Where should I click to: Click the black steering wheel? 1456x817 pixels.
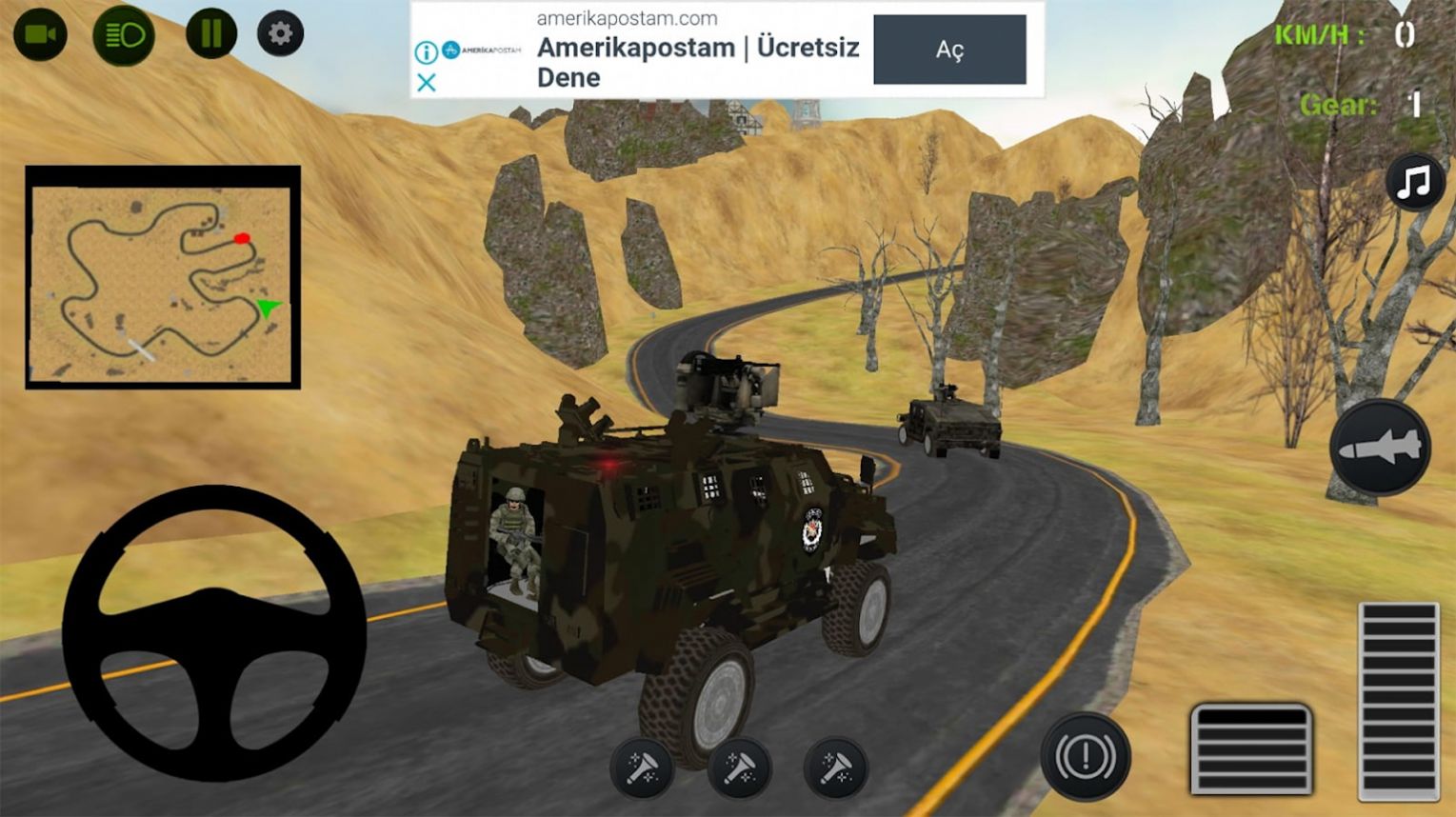214,633
